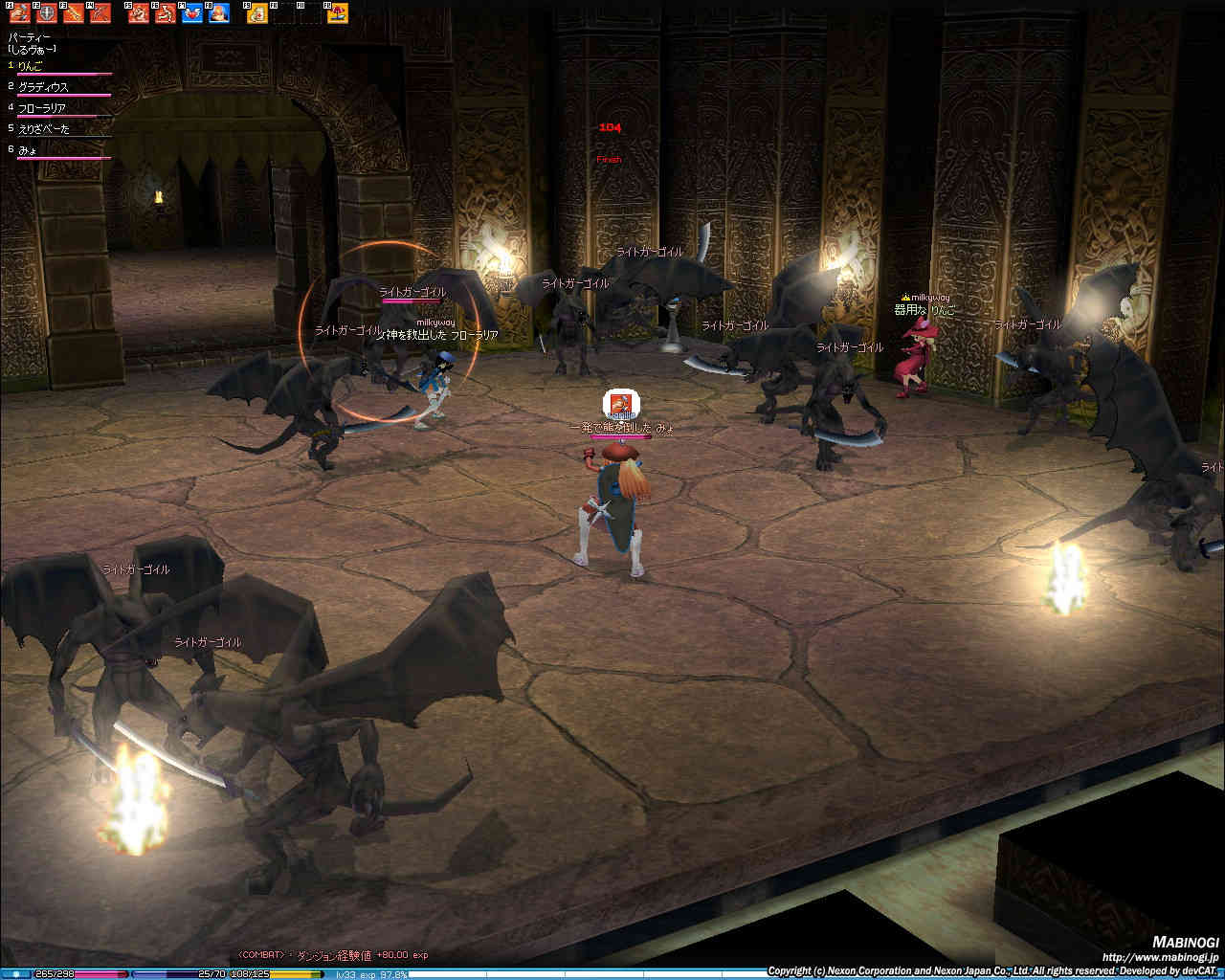Use the F8 campfire skill icon
Screen dimensions: 1225x980
click(219, 13)
